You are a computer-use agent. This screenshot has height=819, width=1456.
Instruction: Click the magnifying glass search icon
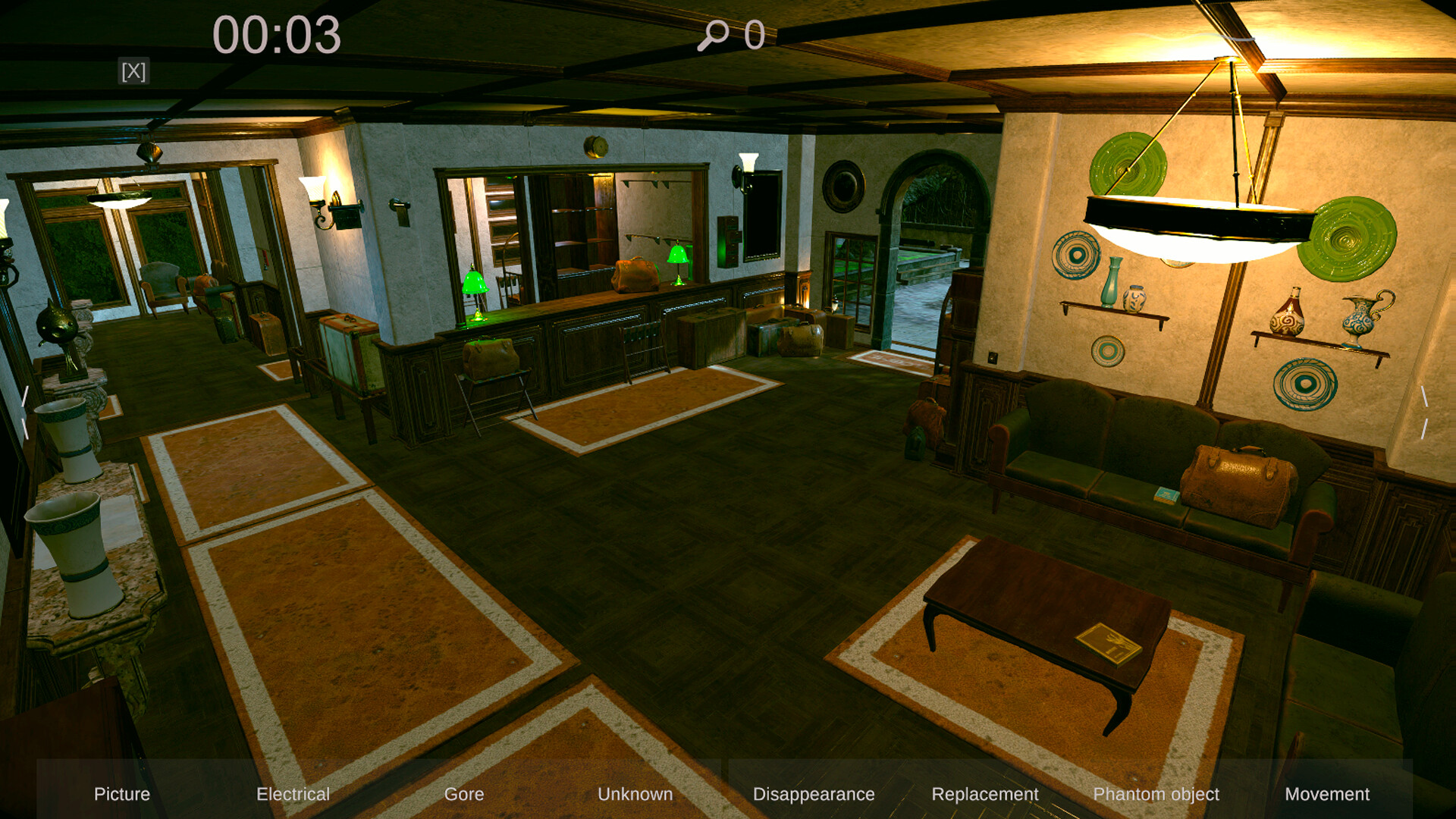[x=714, y=33]
